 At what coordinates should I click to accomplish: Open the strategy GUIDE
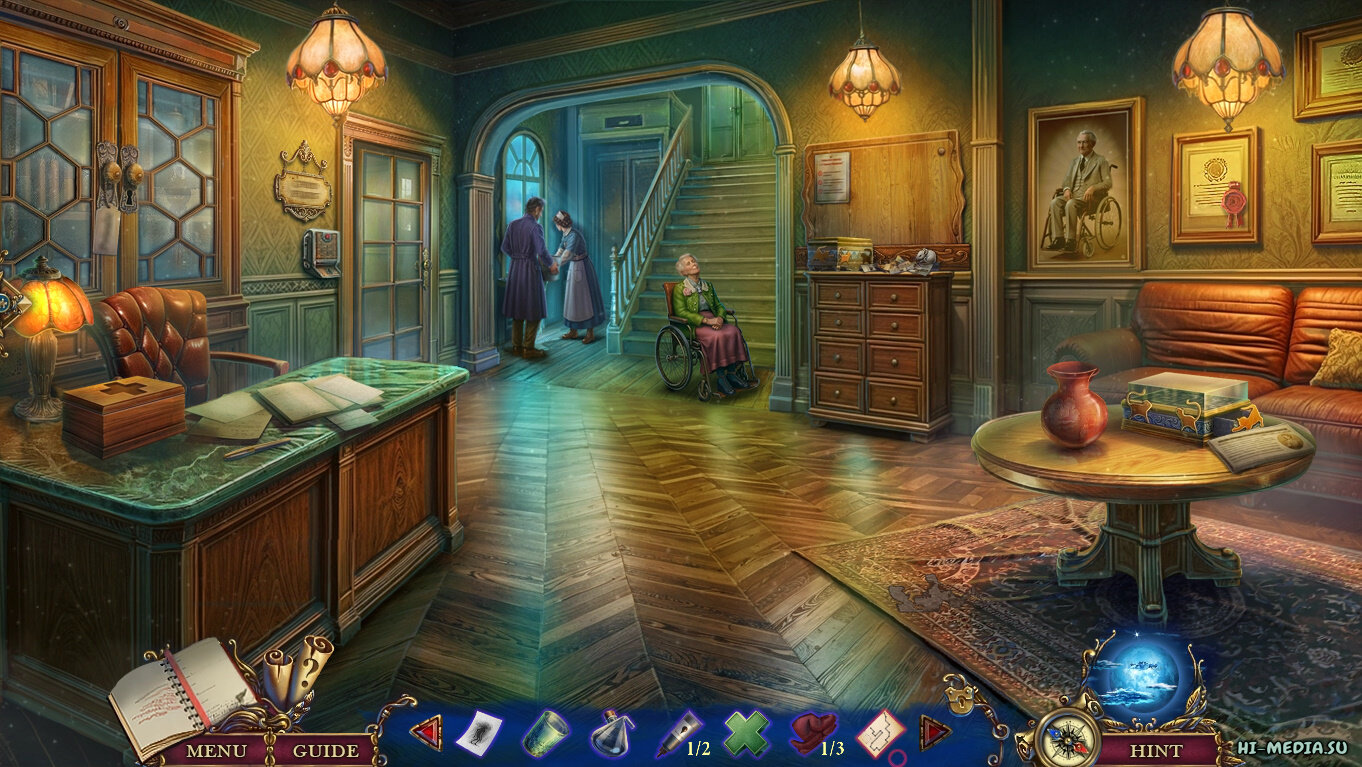pyautogui.click(x=326, y=749)
